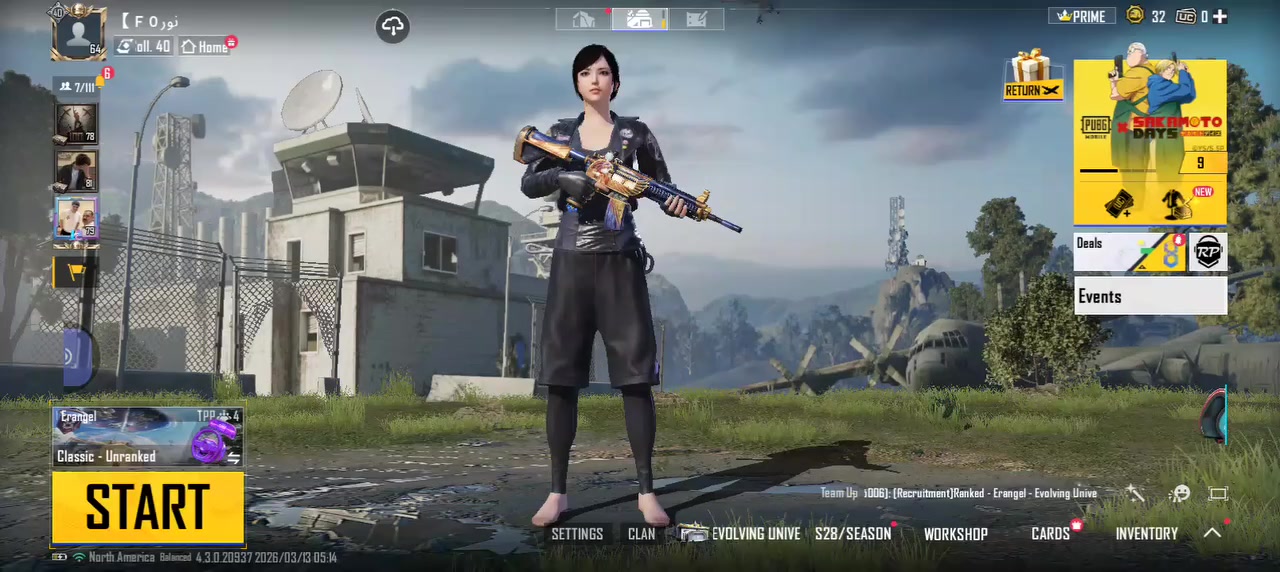Open the Evolving Universe event

pos(742,534)
